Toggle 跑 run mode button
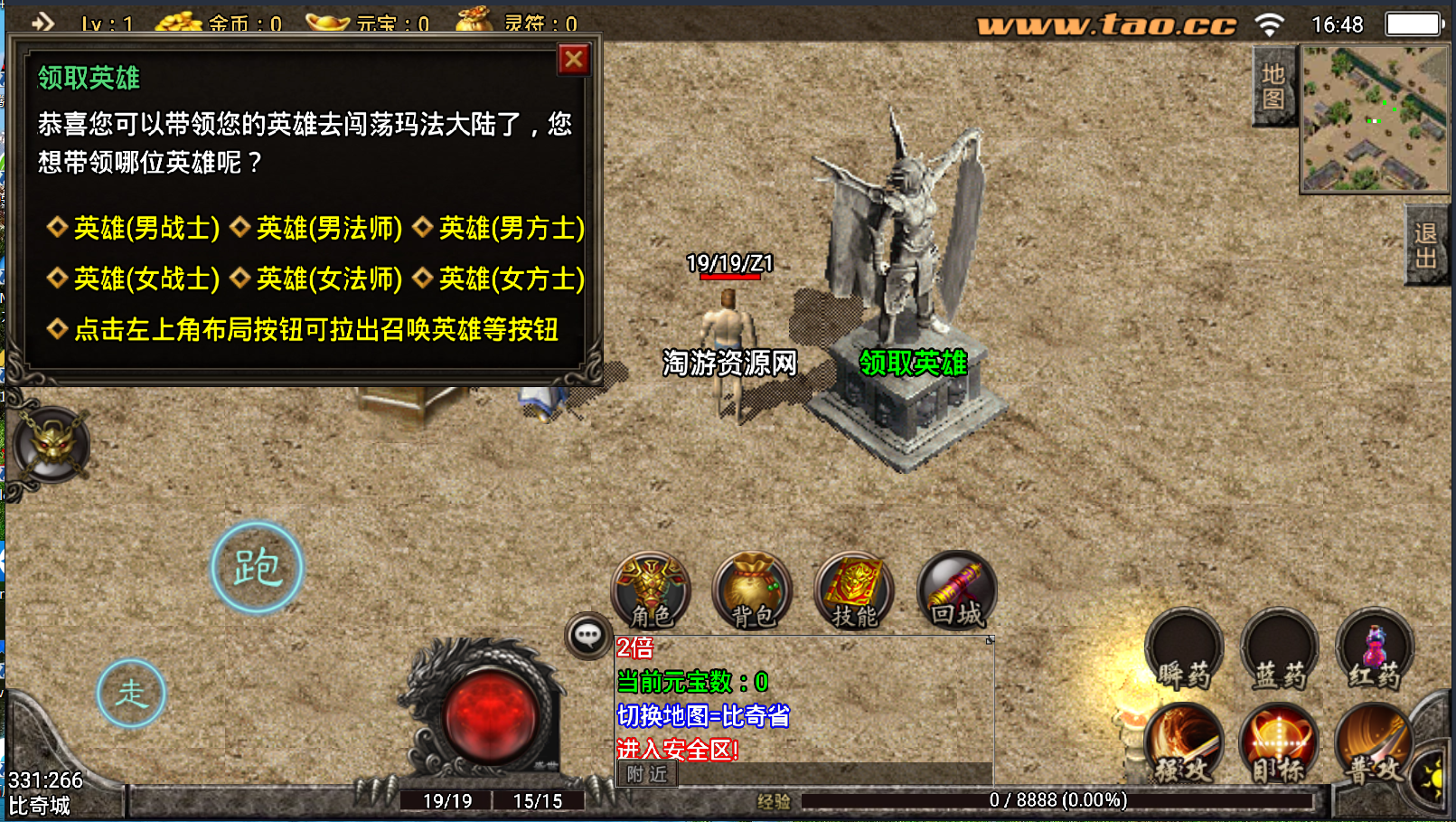 258,568
